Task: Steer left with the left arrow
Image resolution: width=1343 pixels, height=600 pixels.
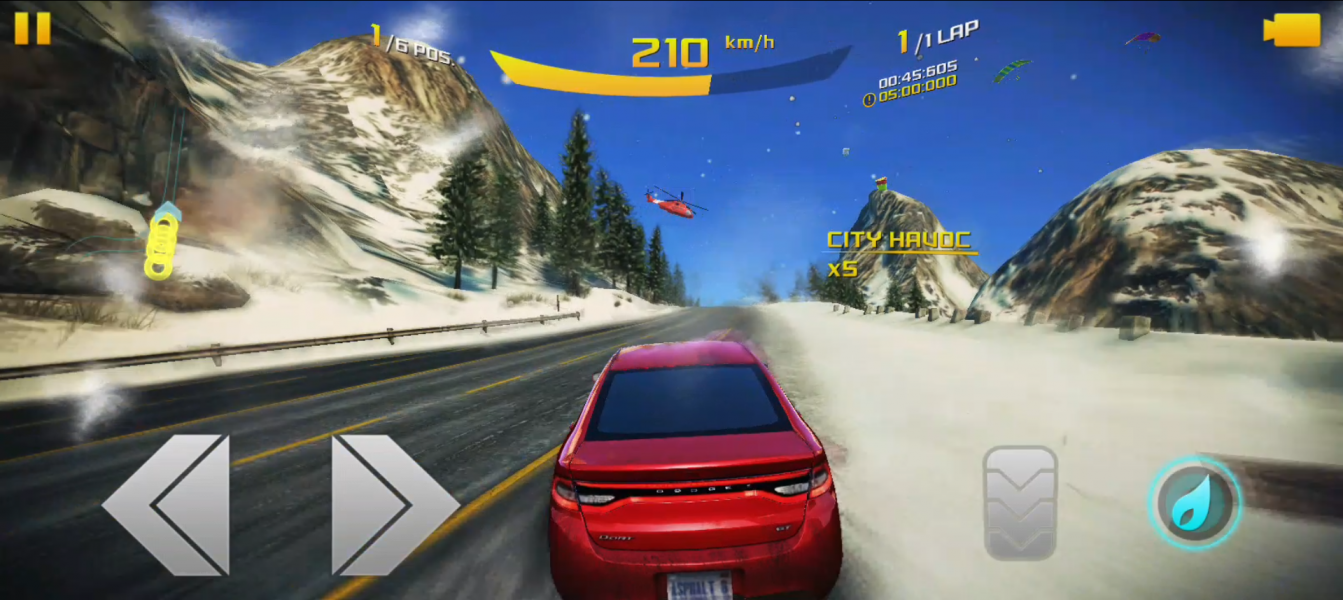Action: point(167,504)
